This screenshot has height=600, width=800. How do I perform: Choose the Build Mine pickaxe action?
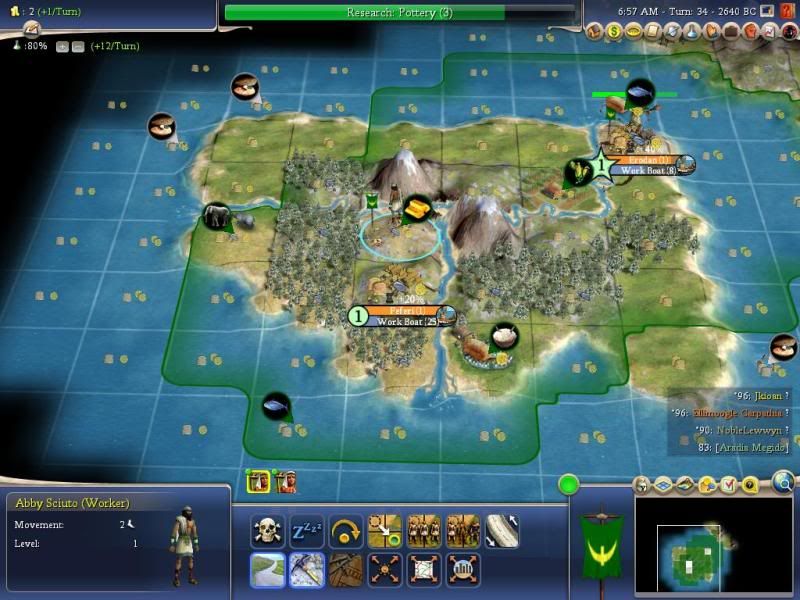306,570
